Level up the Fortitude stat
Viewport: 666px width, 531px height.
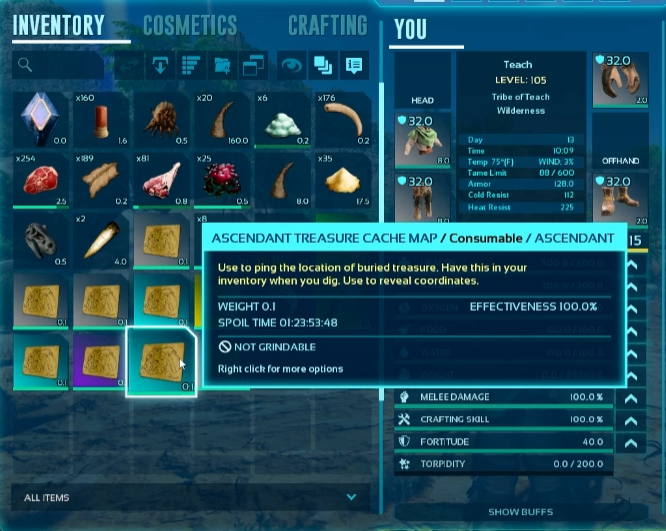coord(630,441)
